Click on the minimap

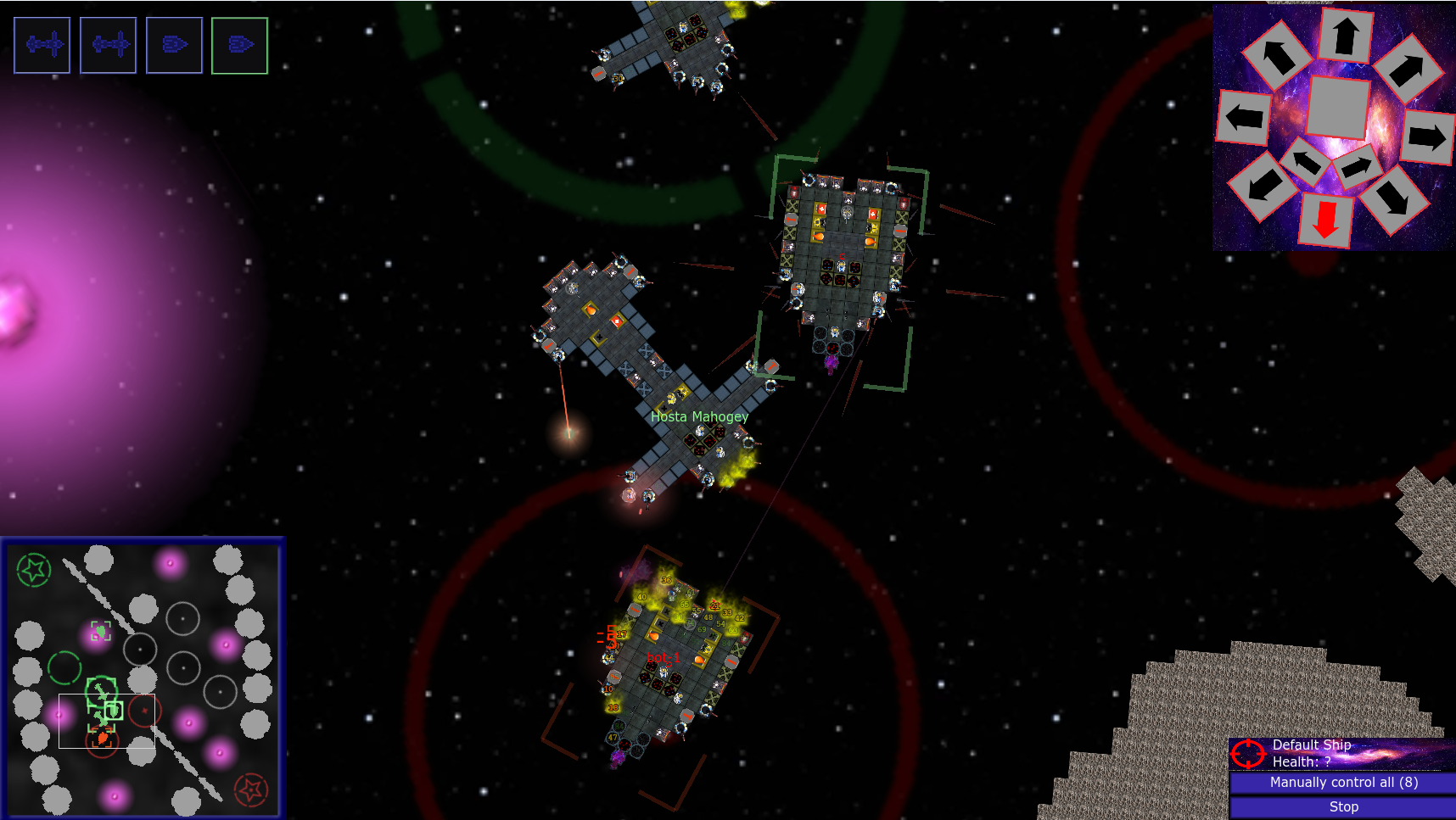coord(143,678)
